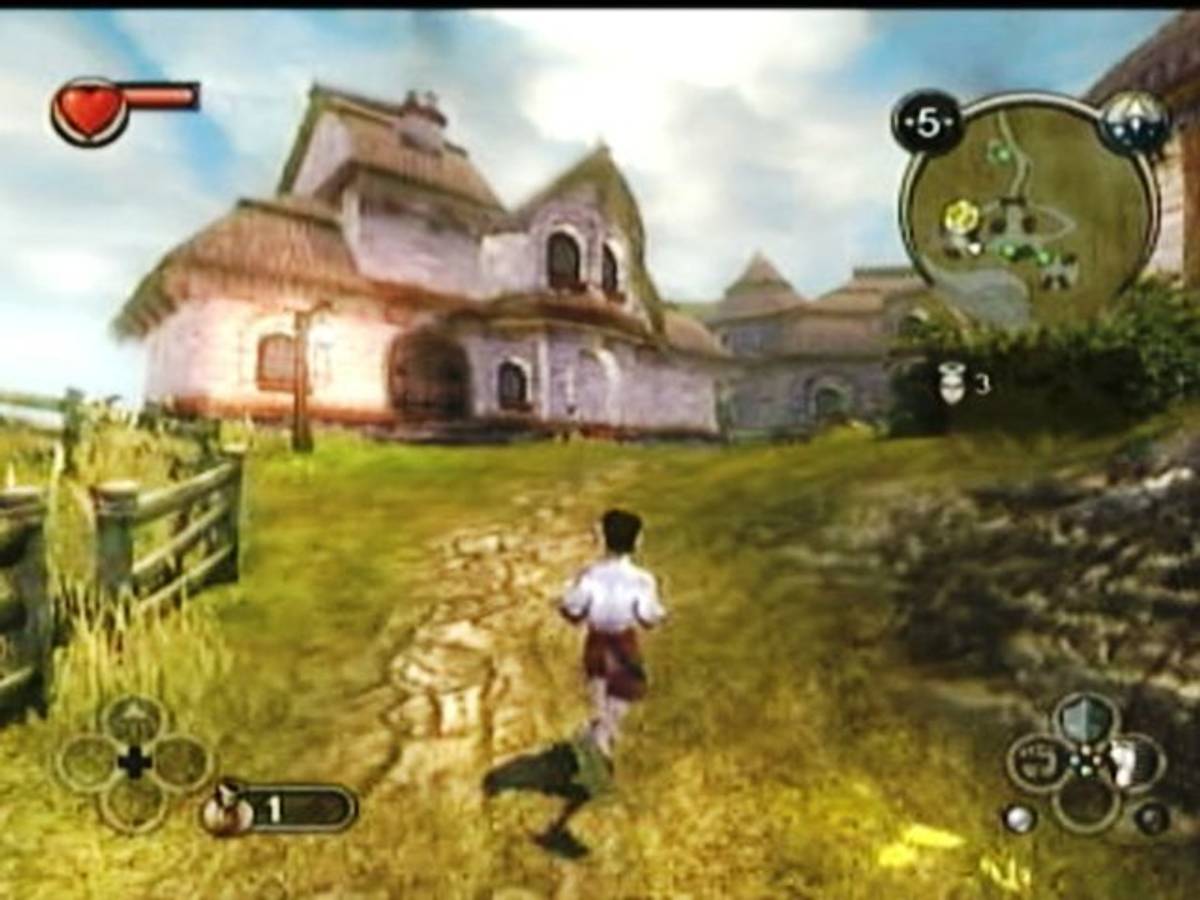
Task: Choose the d-pad slot with the up arrow
Action: coord(134,720)
